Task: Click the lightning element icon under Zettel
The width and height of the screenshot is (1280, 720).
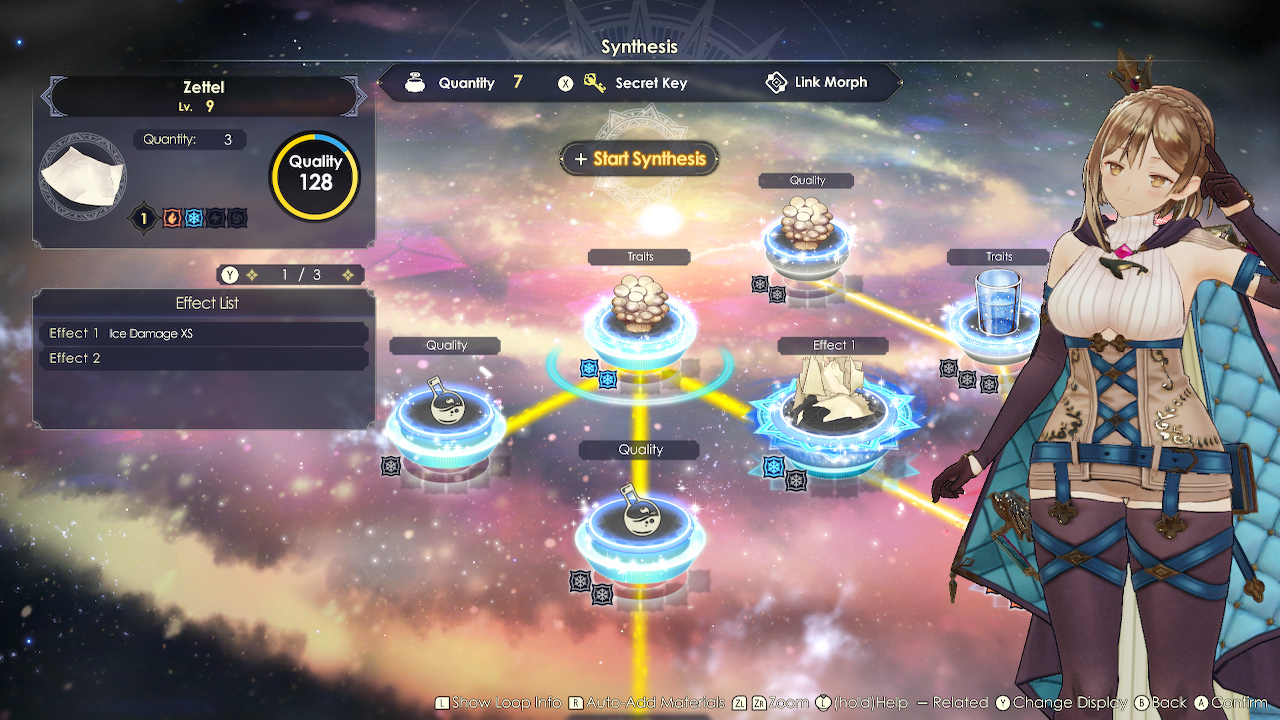Action: 215,218
